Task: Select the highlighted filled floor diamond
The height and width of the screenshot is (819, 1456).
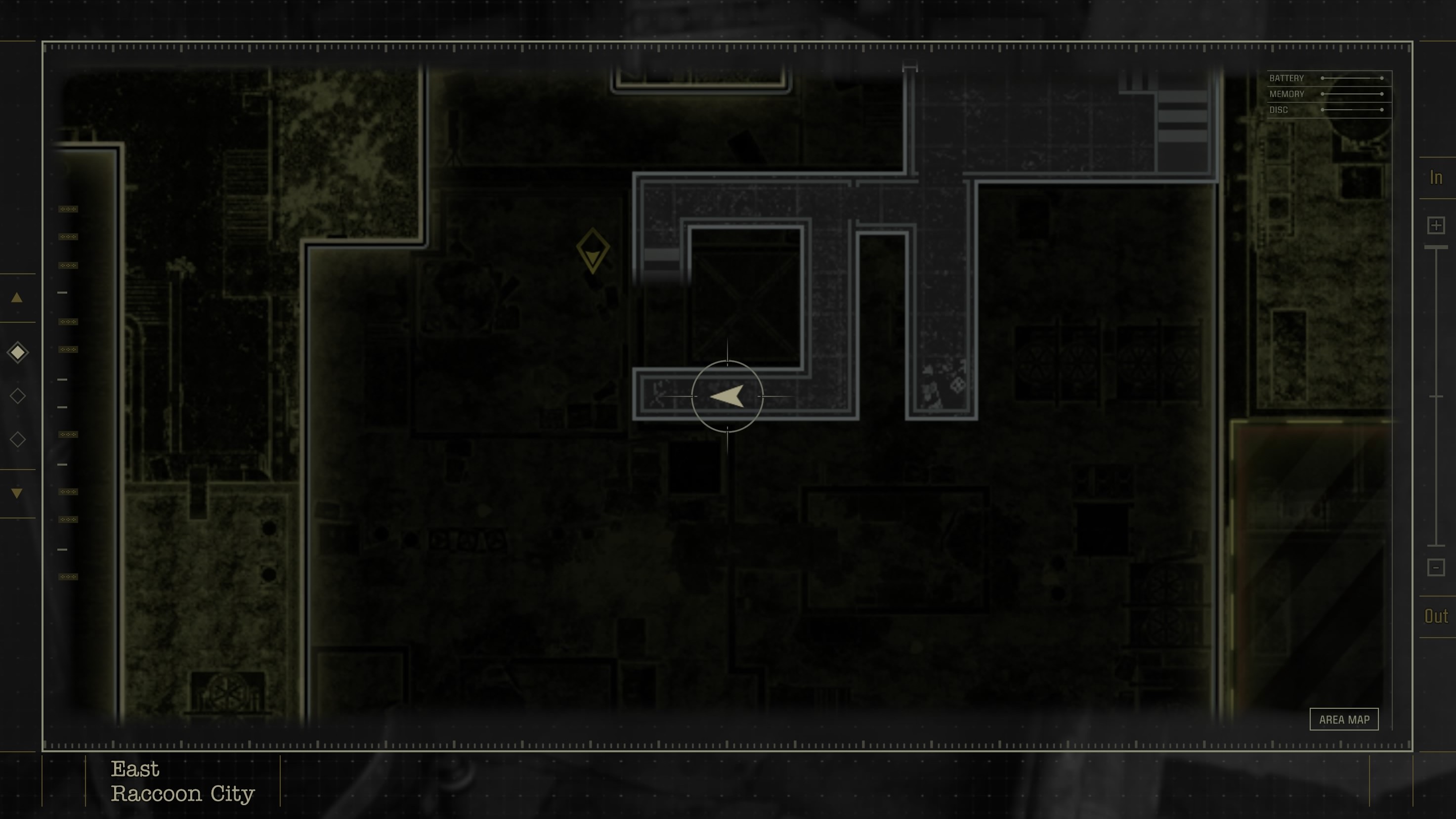Action: click(x=17, y=352)
